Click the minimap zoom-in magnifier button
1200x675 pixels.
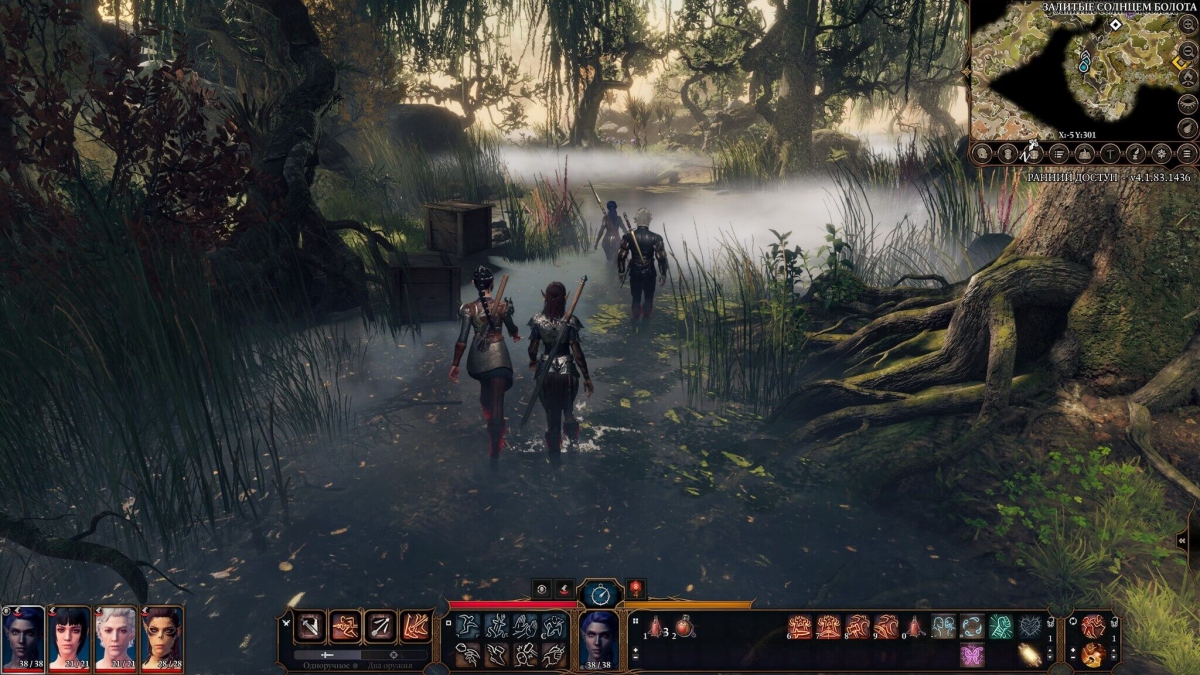(x=1187, y=24)
